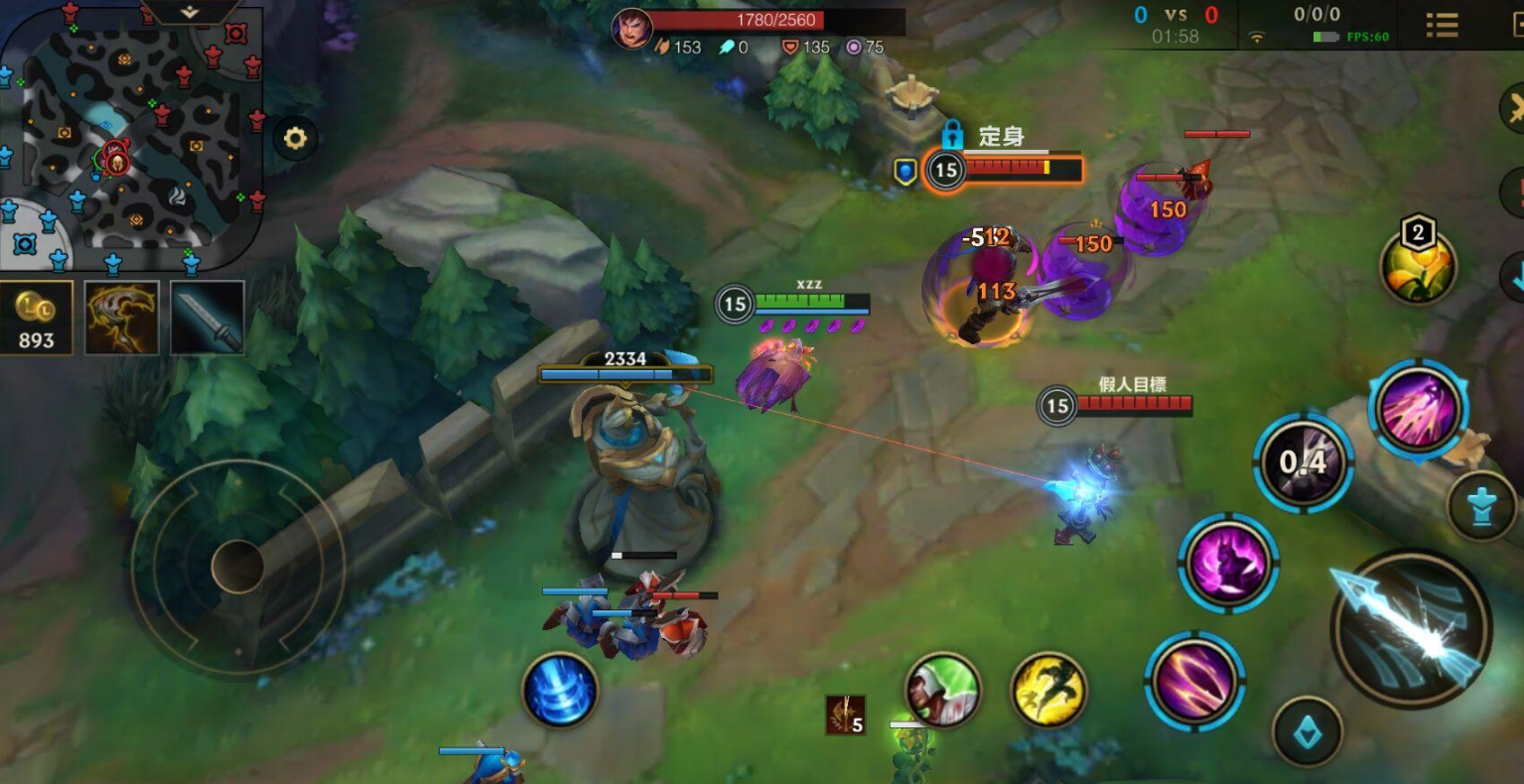The height and width of the screenshot is (784, 1524).
Task: Tap the blue diamond button below attack
Action: (x=1307, y=732)
